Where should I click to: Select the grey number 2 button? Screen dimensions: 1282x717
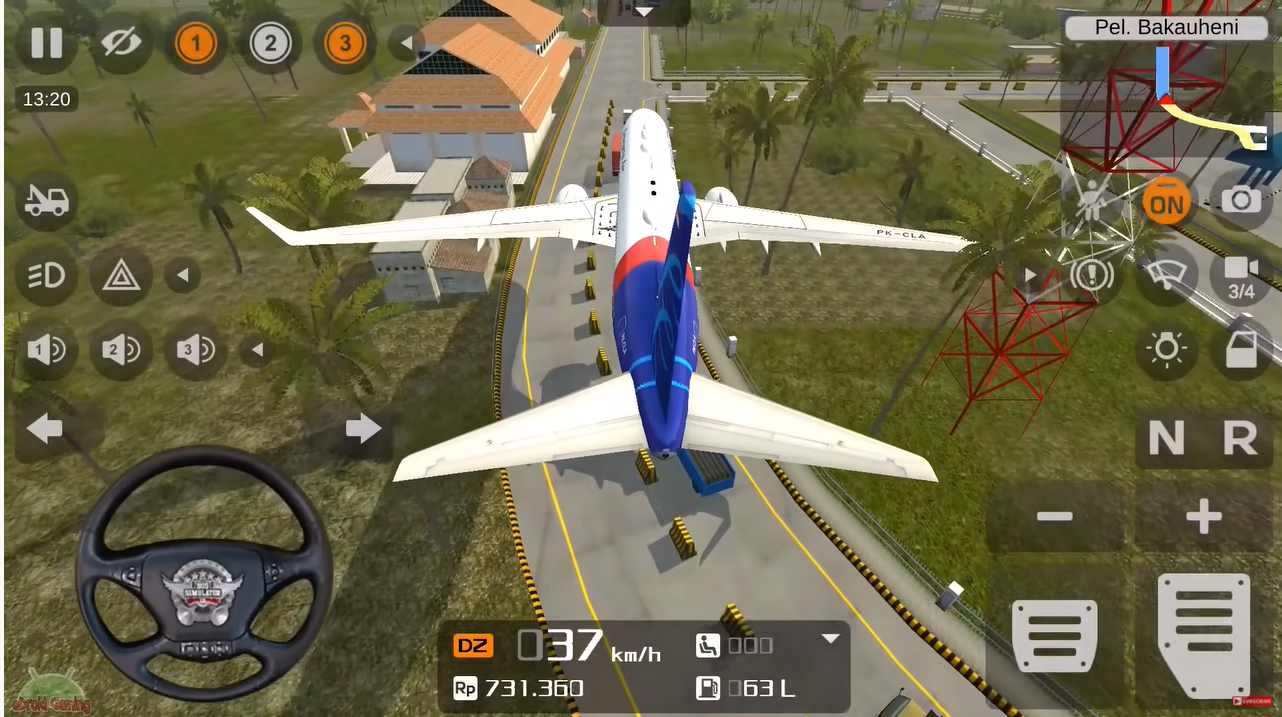tap(270, 43)
